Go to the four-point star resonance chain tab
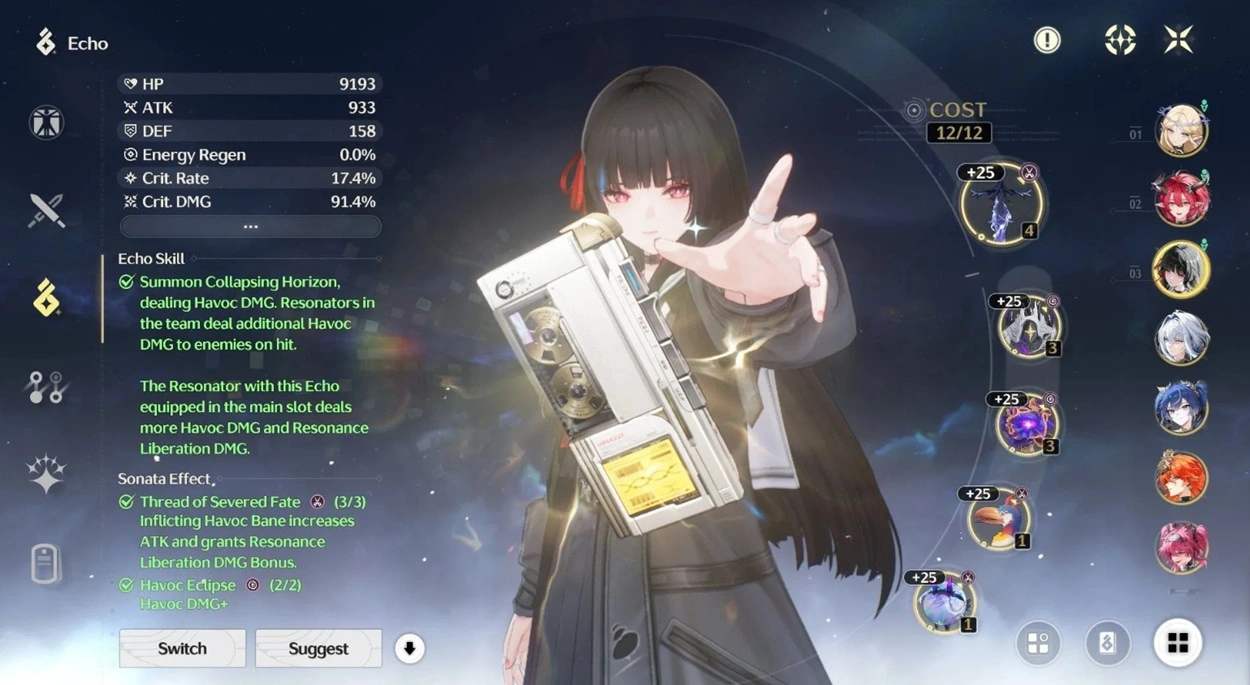 click(46, 474)
